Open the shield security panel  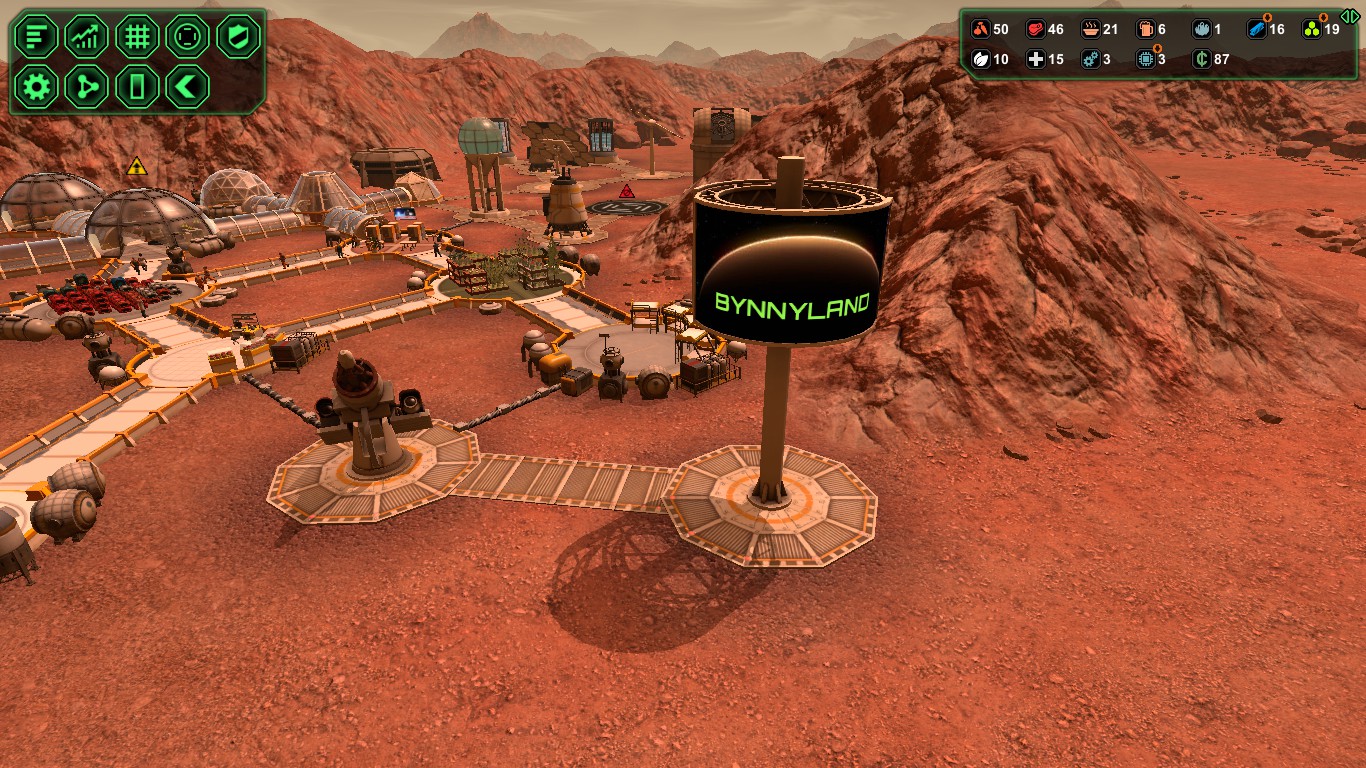pos(238,36)
